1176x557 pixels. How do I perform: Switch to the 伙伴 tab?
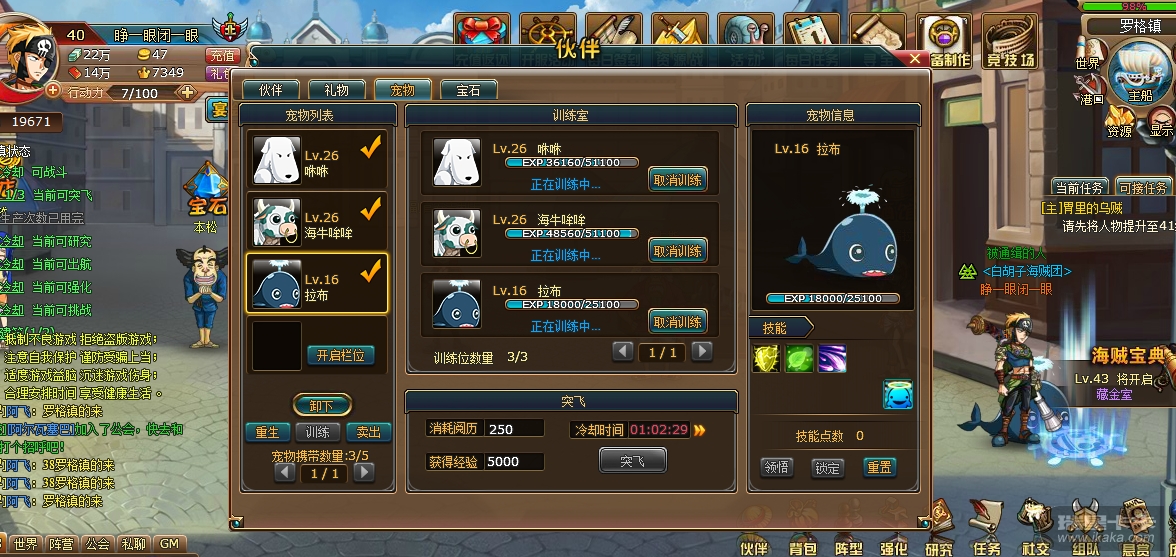tap(271, 90)
